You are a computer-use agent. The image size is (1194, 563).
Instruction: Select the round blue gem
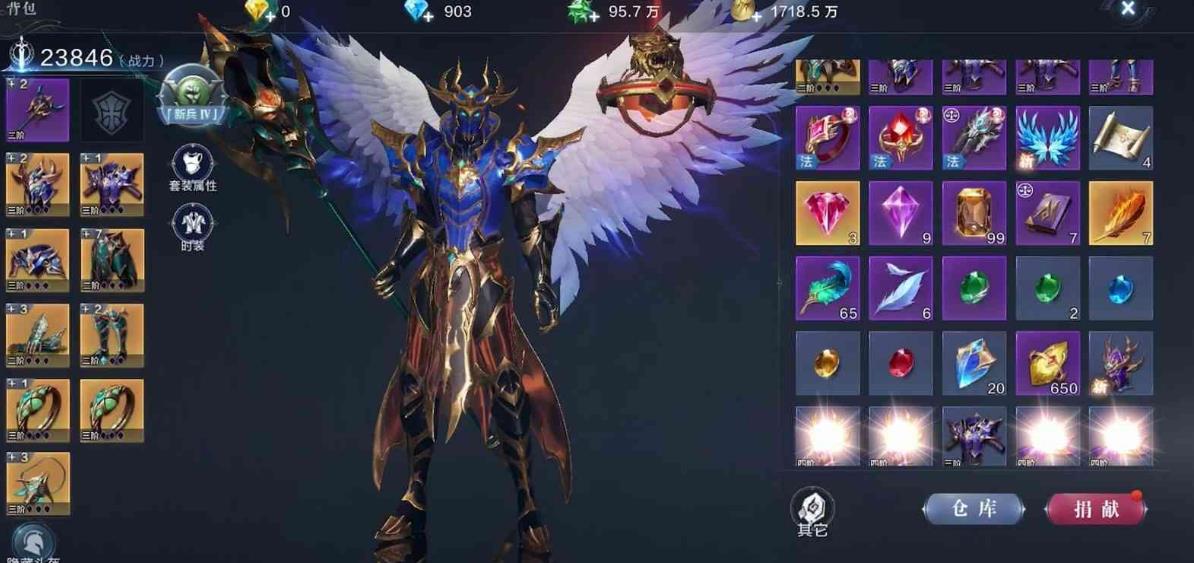(1120, 288)
